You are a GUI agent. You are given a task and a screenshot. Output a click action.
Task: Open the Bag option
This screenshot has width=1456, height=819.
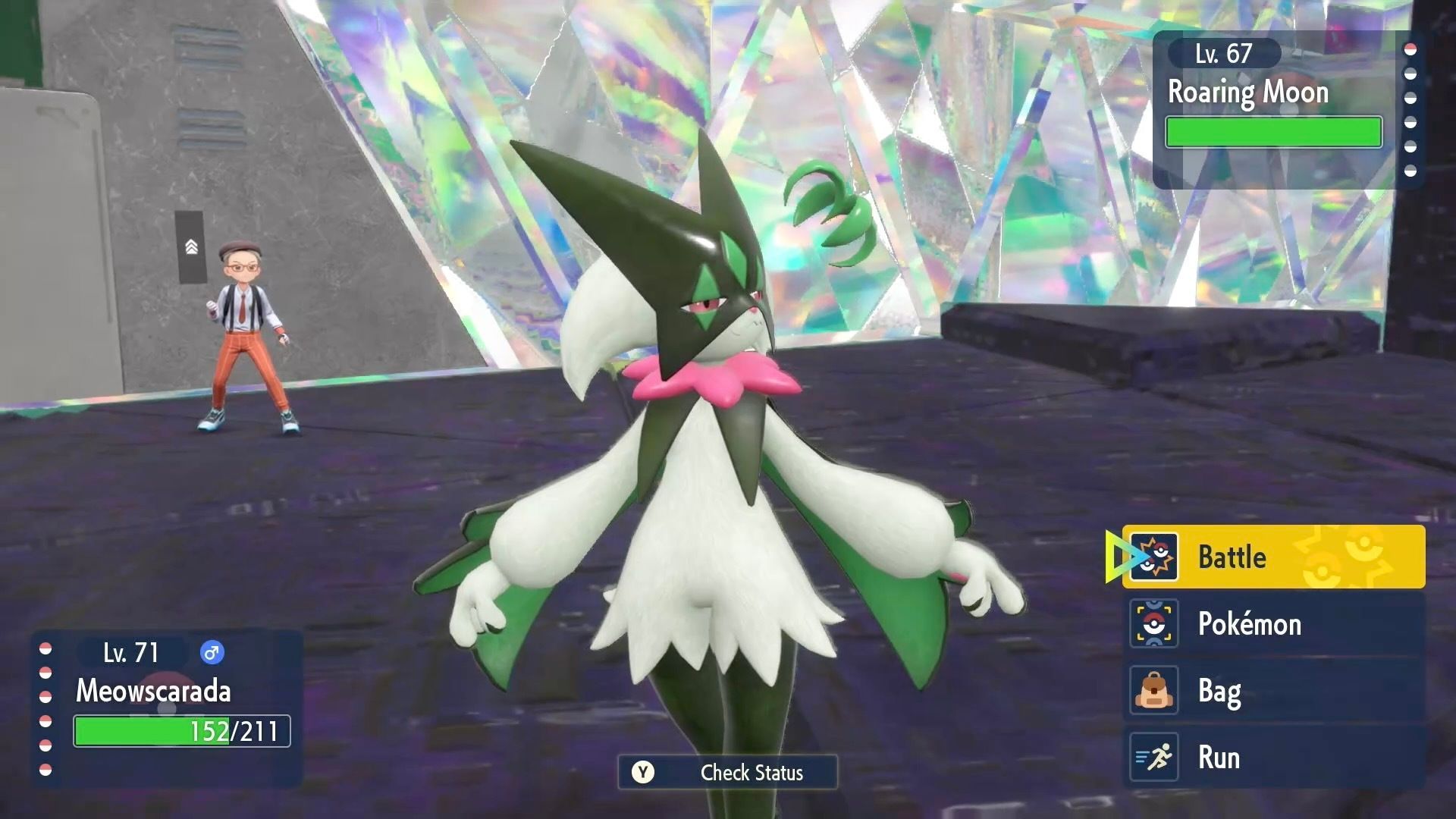click(1272, 690)
